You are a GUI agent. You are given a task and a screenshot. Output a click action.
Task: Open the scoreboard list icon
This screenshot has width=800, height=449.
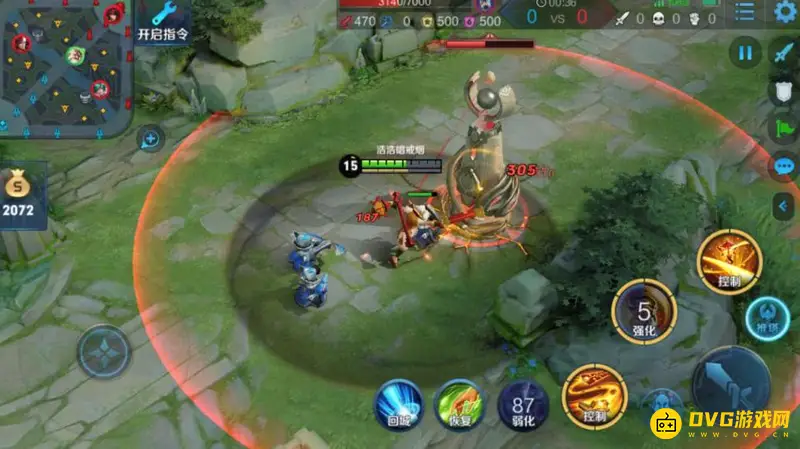pyautogui.click(x=744, y=13)
